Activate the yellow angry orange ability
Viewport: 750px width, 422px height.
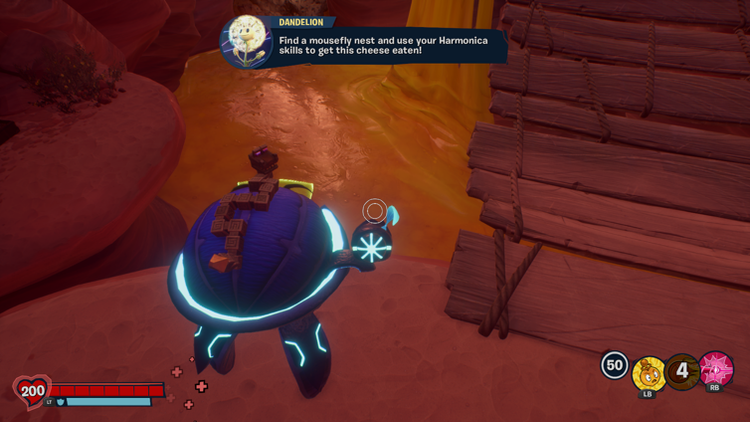click(x=649, y=374)
